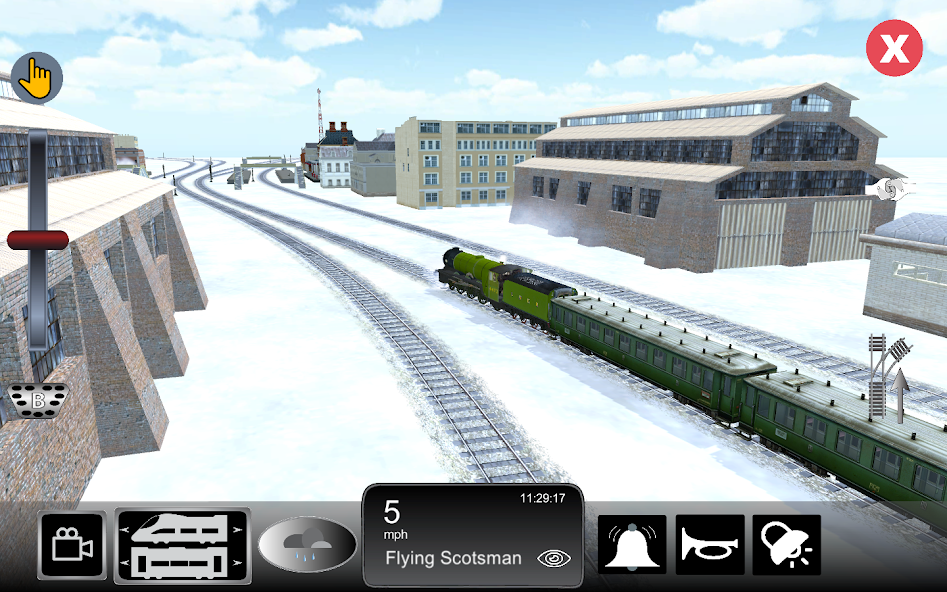Click the red throttle lever handle
Screen dimensions: 947x592
[38, 240]
